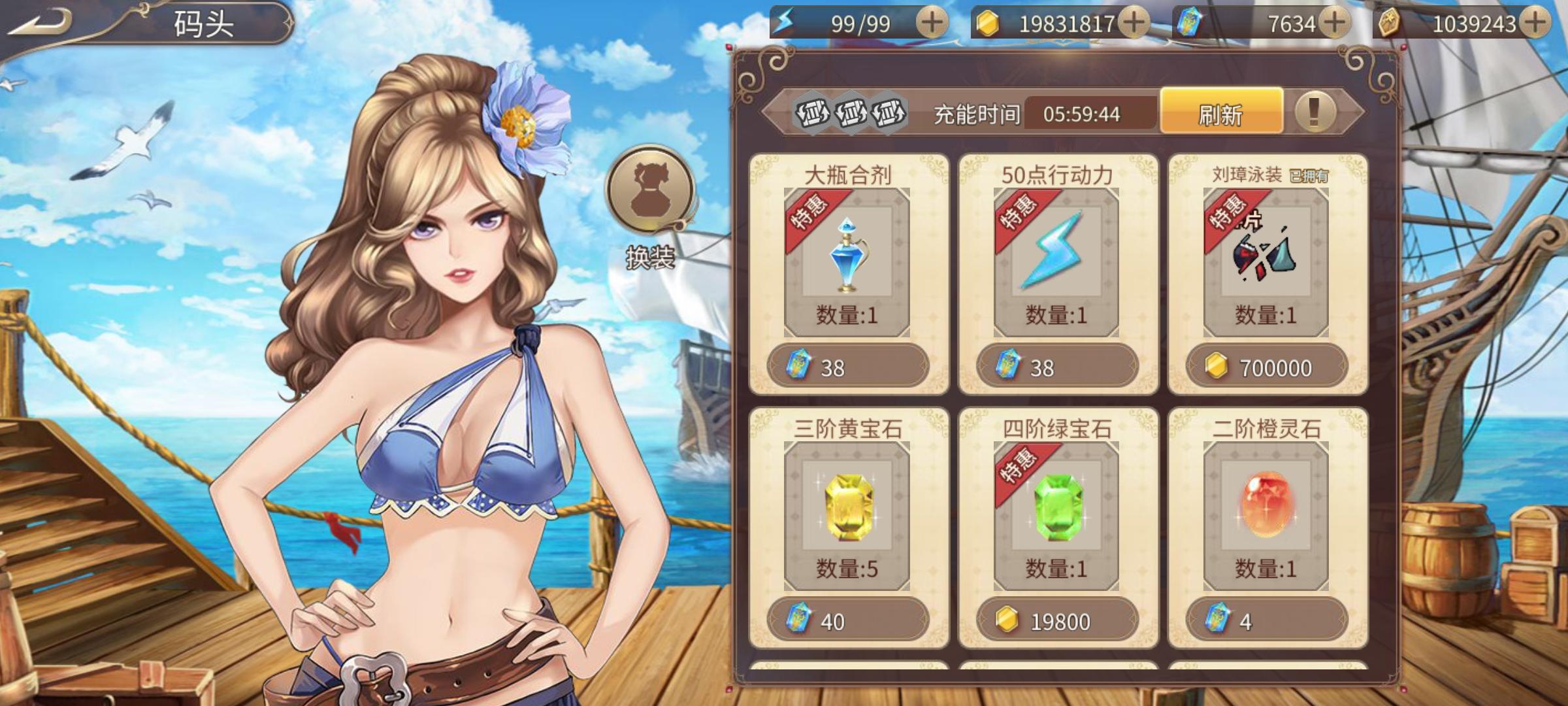This screenshot has height=706, width=1568.
Task: Add gold ticket currency via plus button
Action: [x=1535, y=23]
